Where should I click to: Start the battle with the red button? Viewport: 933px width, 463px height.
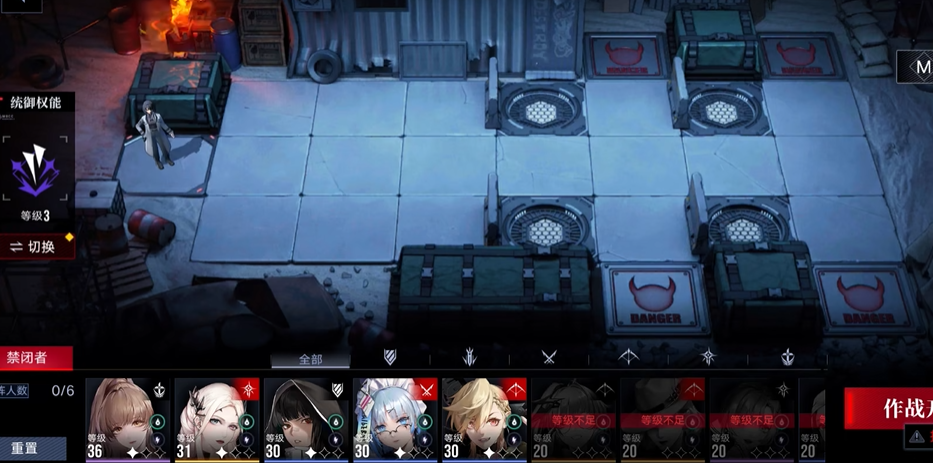coord(890,408)
